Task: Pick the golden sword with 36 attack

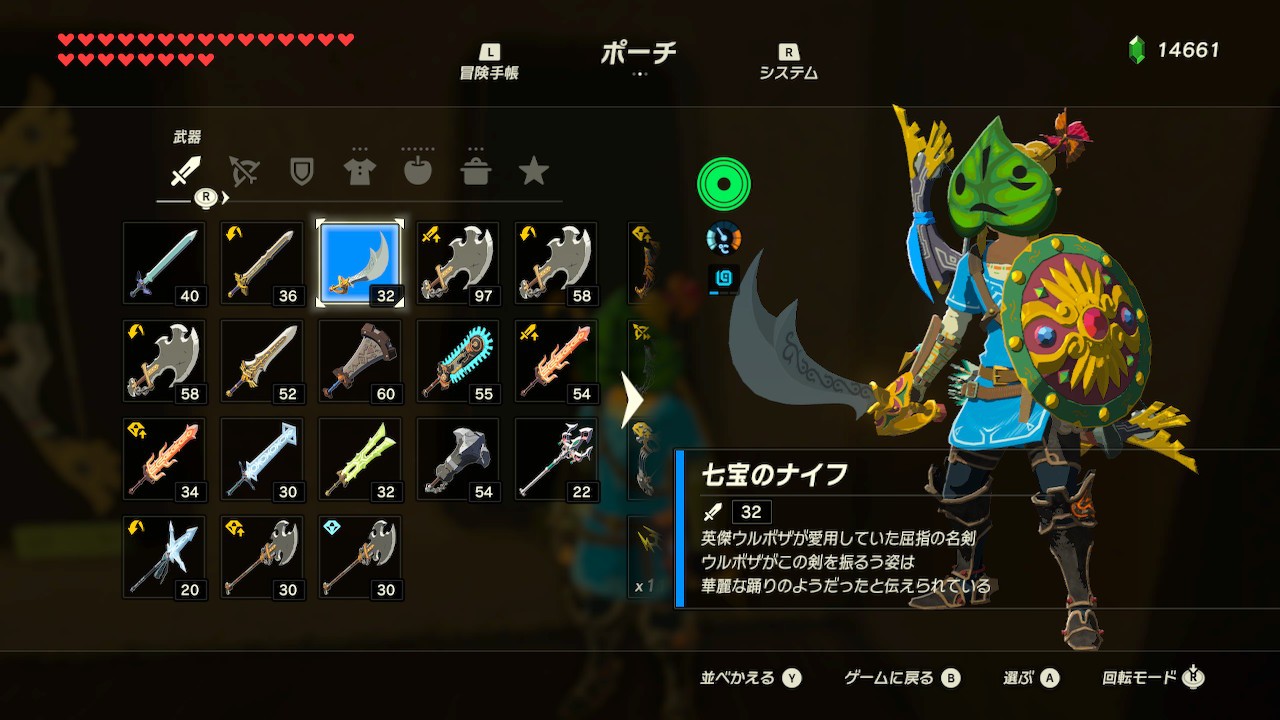Action: [x=262, y=263]
